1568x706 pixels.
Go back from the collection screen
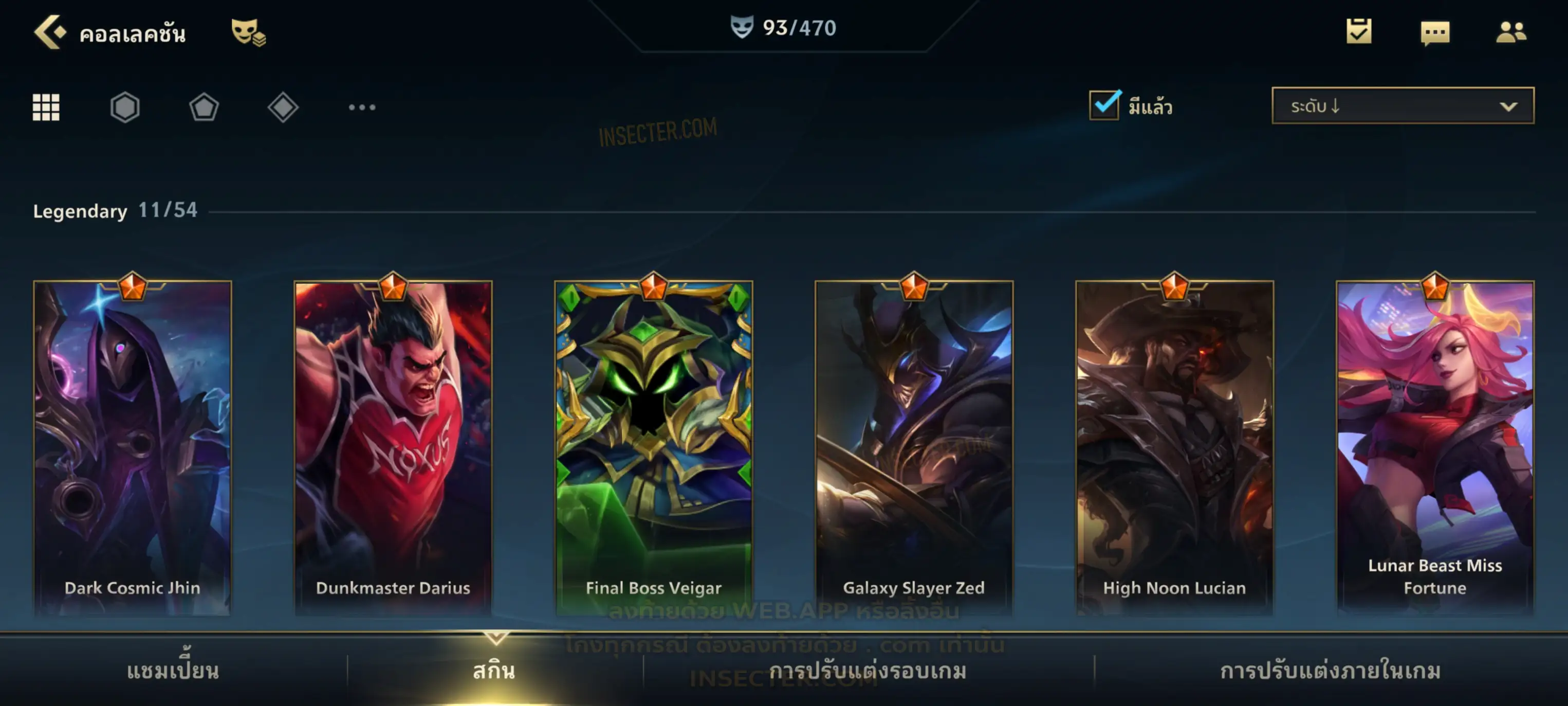50,32
